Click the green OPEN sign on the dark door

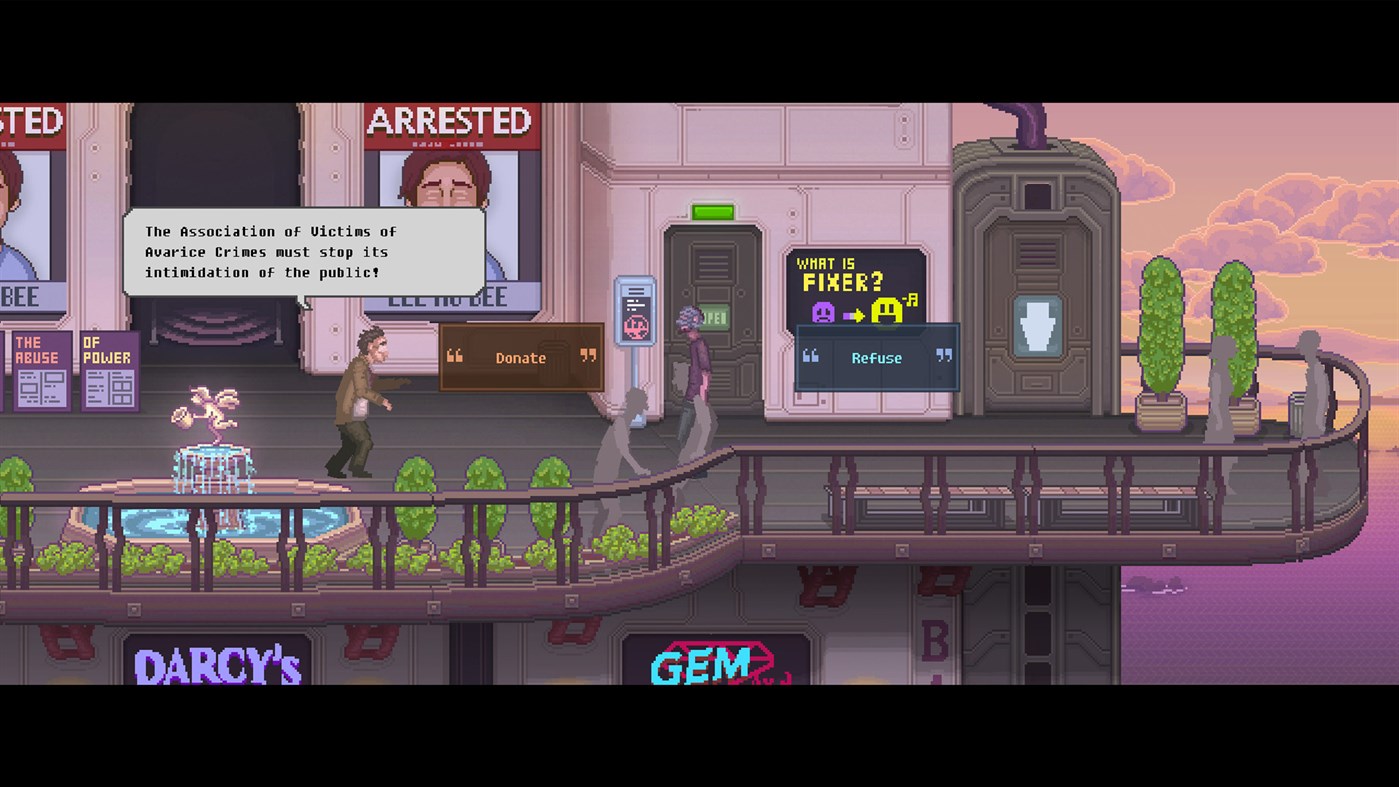click(x=713, y=315)
